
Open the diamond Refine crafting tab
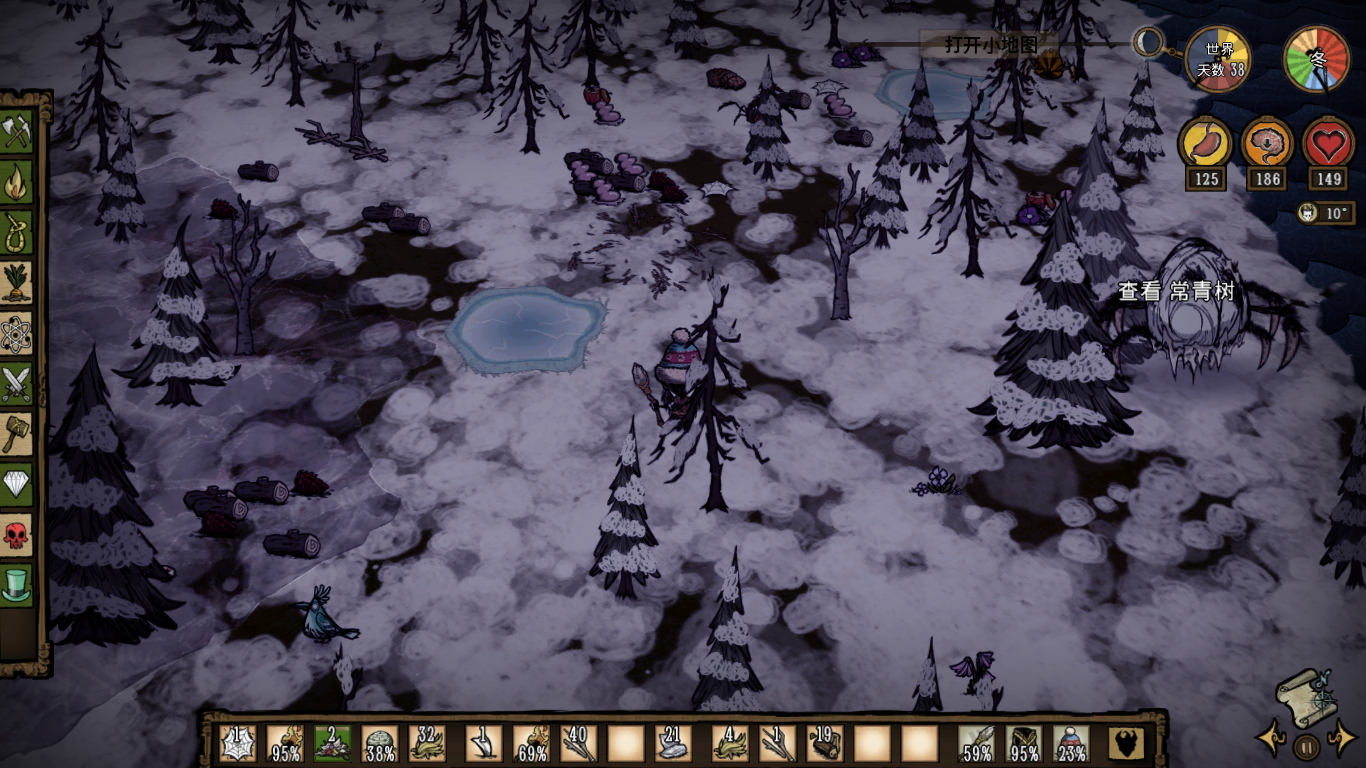pyautogui.click(x=17, y=484)
